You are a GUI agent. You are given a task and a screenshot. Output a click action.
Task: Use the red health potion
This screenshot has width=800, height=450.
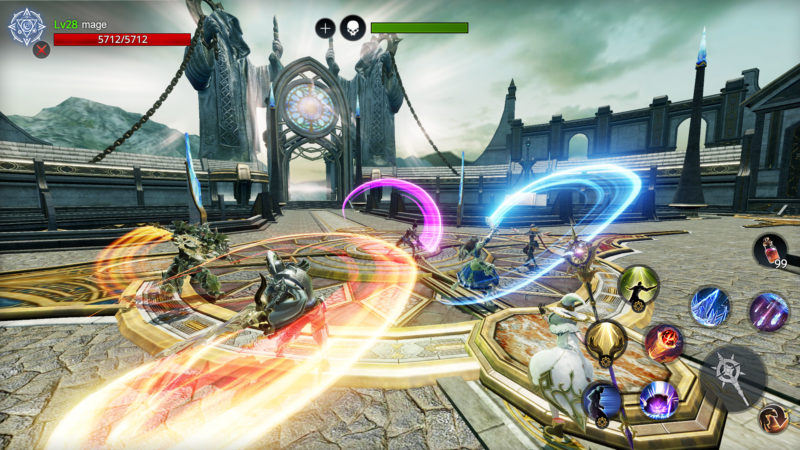click(769, 249)
